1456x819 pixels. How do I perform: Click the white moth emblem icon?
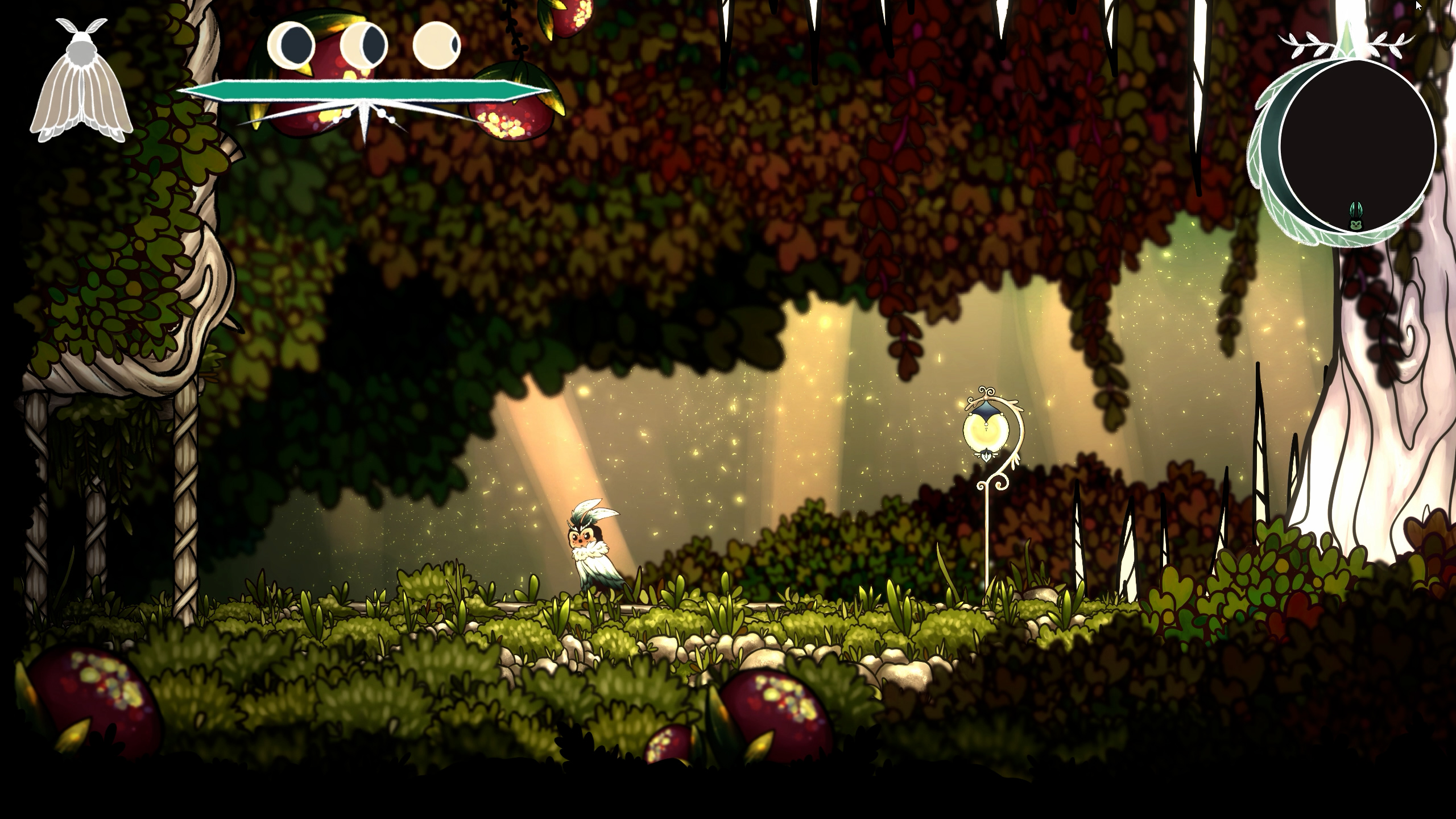81,82
